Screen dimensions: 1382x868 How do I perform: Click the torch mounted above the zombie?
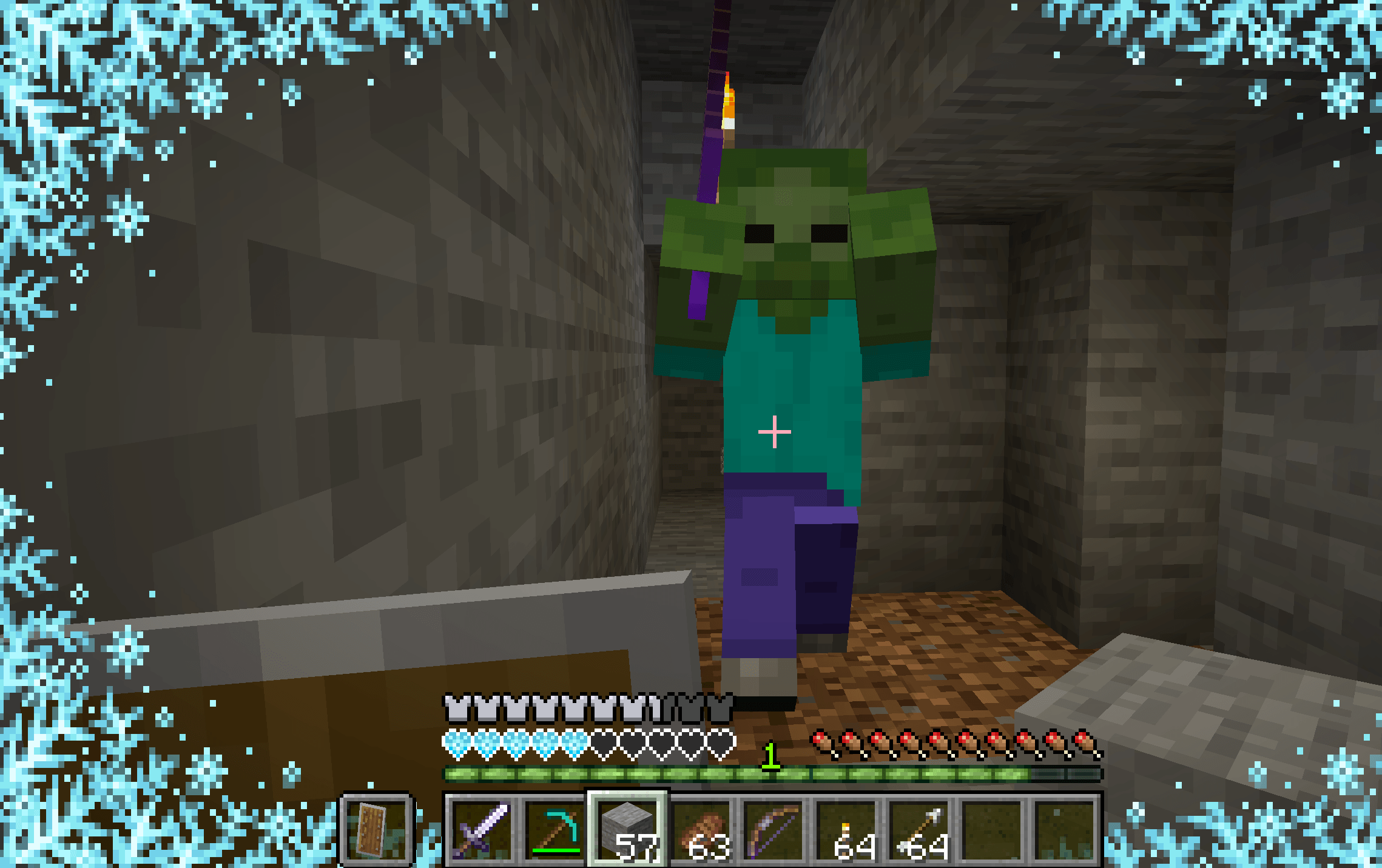pos(728,106)
